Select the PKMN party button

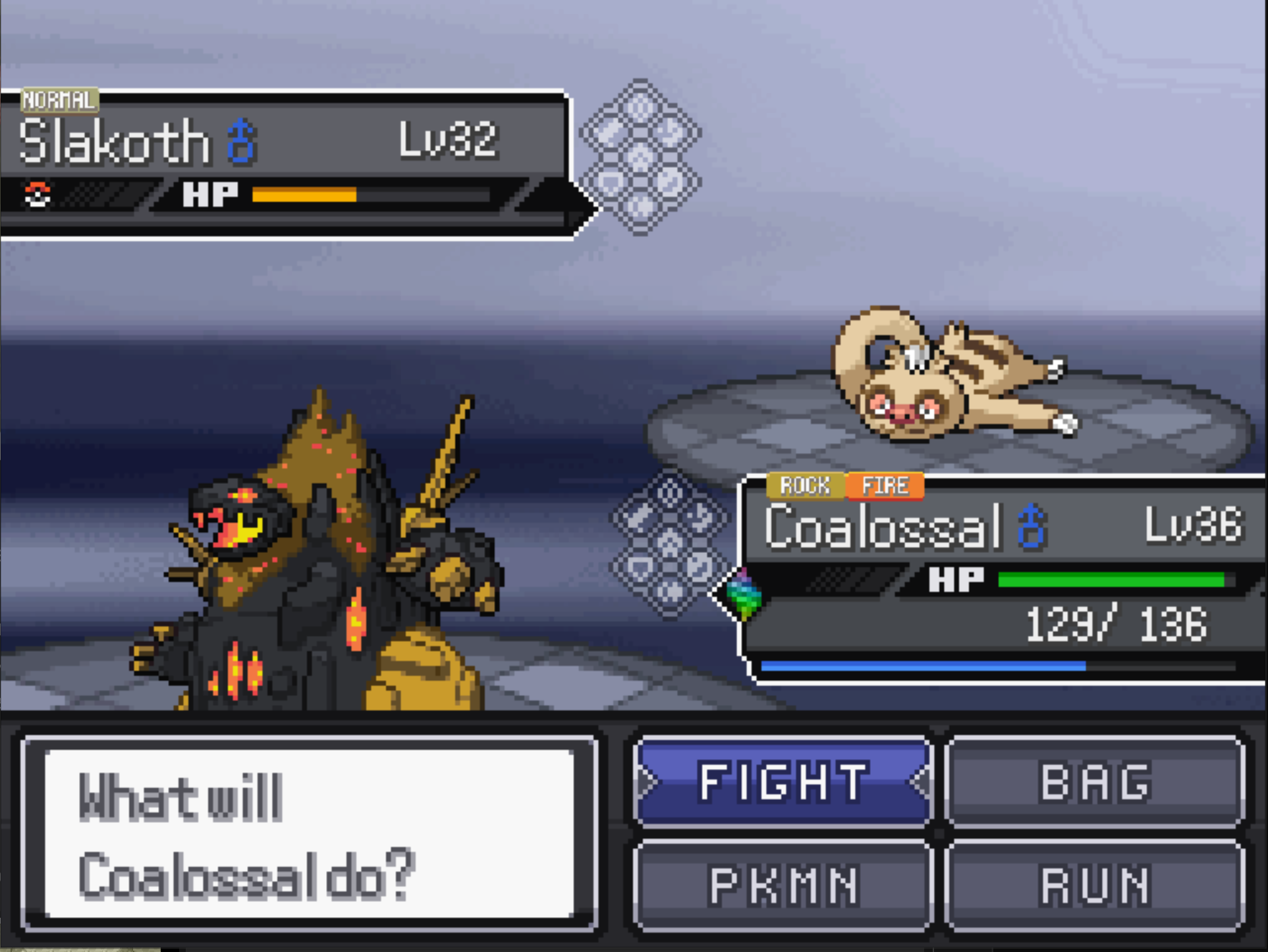click(783, 884)
